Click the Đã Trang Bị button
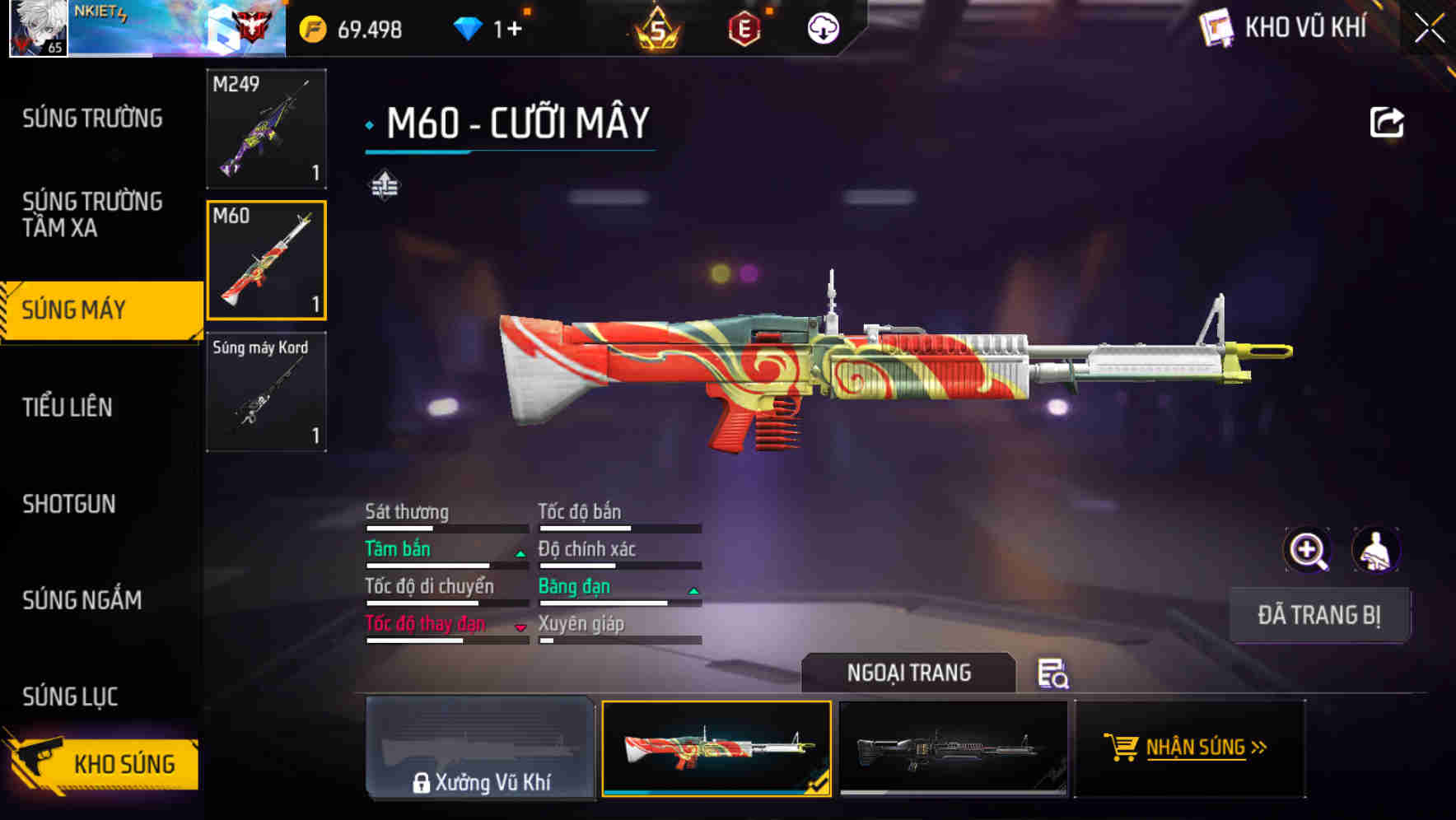The image size is (1456, 820). coord(1318,615)
